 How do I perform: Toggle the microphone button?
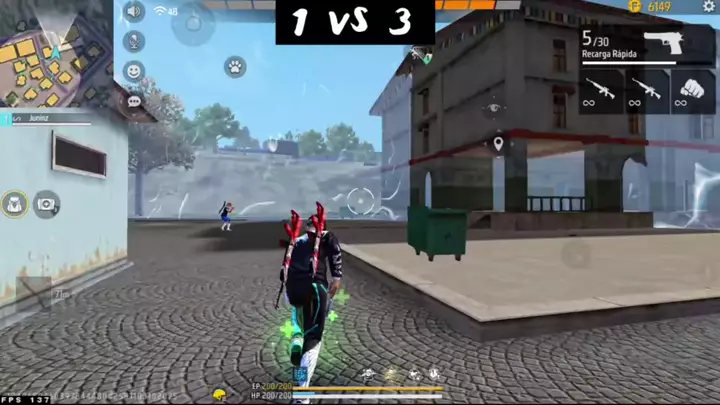134,42
